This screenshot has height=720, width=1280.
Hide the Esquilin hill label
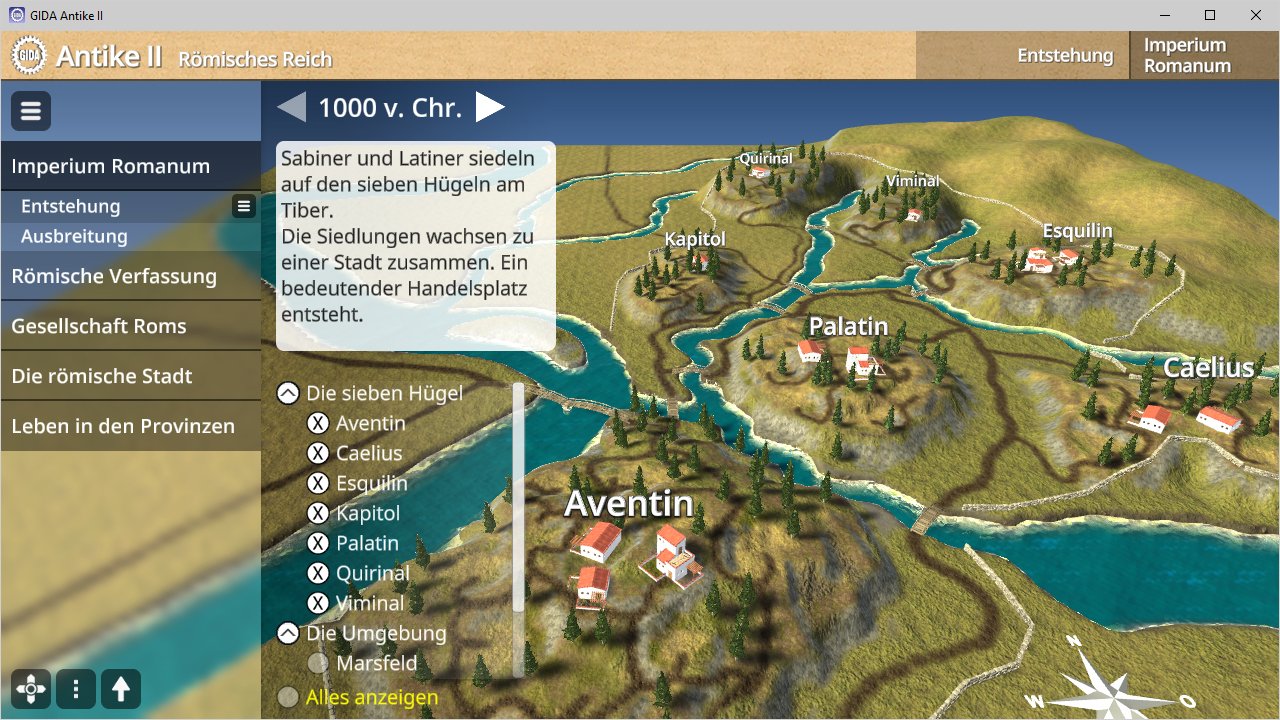pos(318,483)
